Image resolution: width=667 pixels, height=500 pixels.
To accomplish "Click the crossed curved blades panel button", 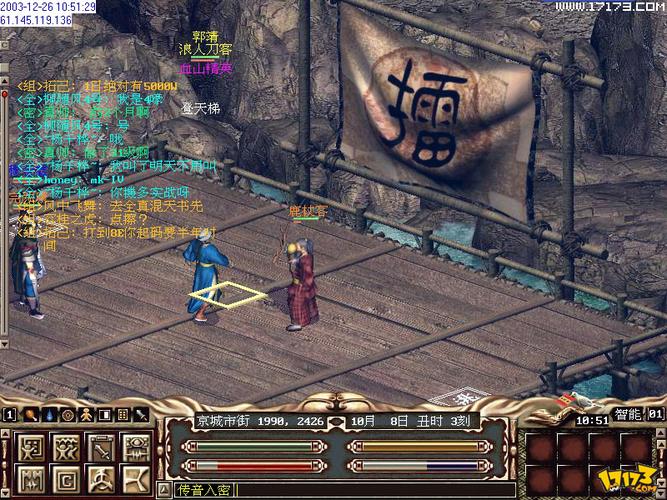I will [136, 479].
